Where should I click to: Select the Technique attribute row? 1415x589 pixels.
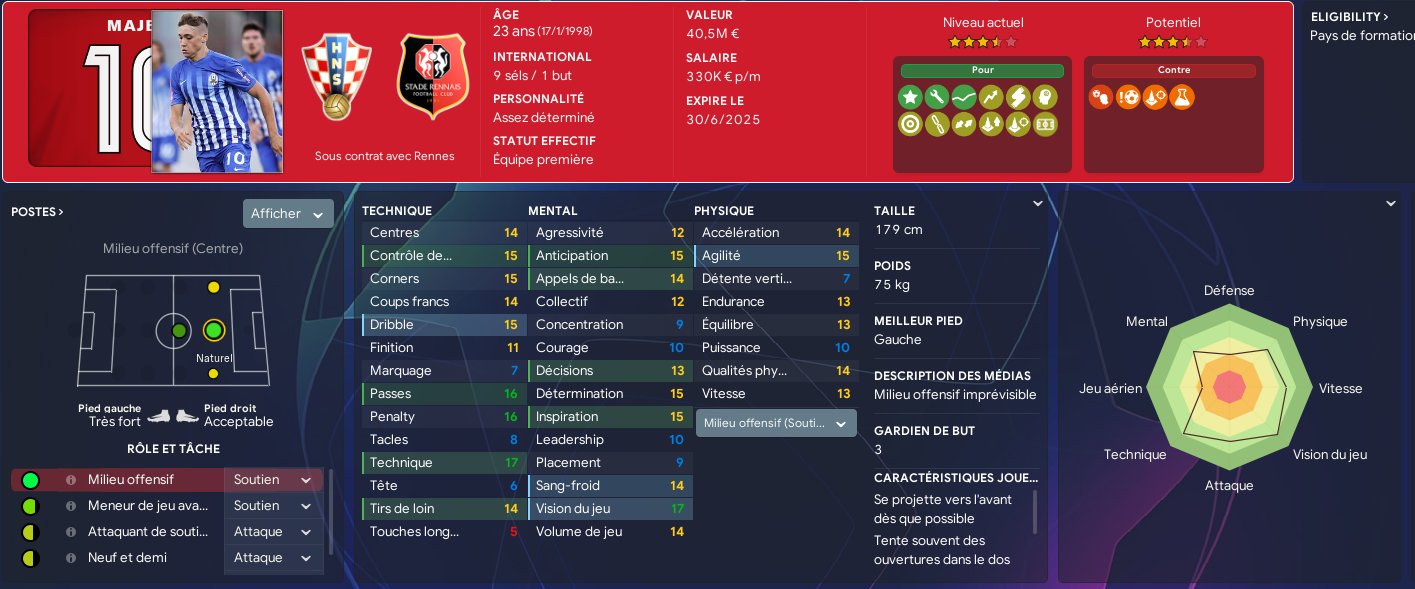tap(441, 463)
